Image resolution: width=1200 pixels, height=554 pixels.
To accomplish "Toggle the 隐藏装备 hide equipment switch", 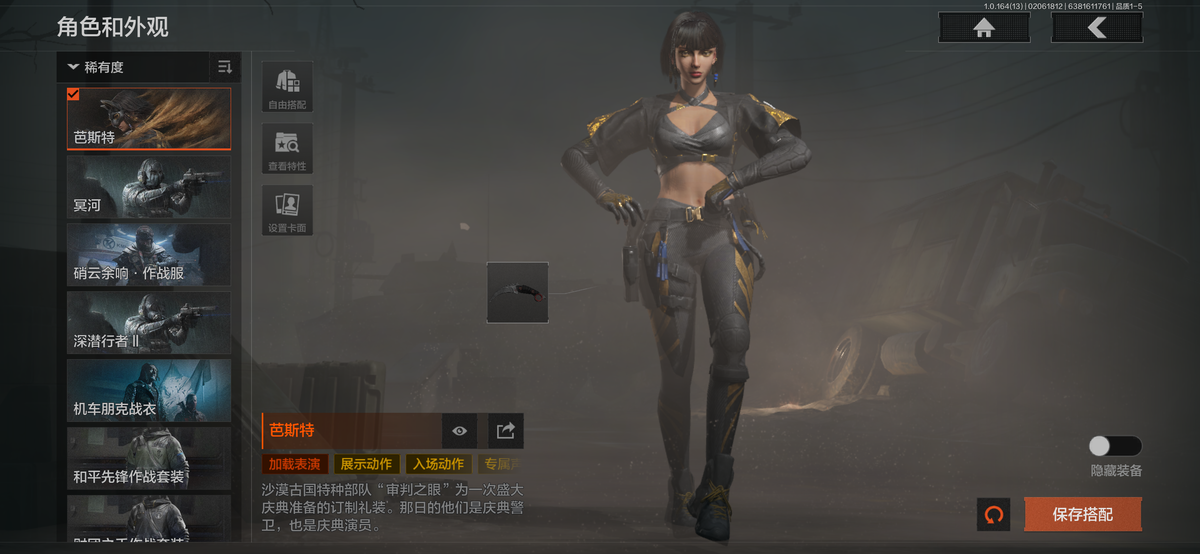I will 1115,446.
